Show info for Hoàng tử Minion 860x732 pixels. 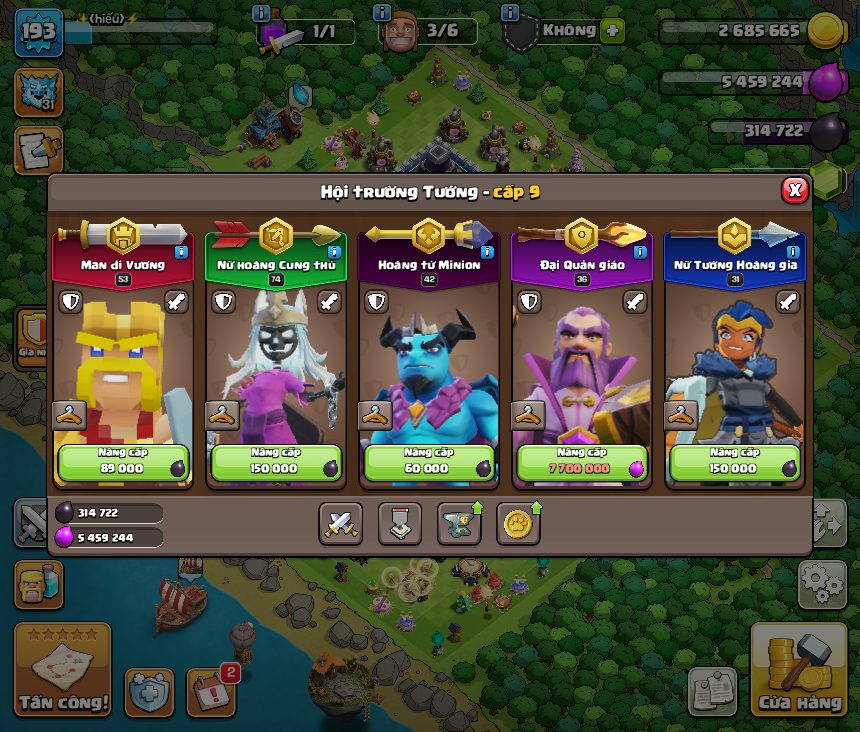point(487,253)
